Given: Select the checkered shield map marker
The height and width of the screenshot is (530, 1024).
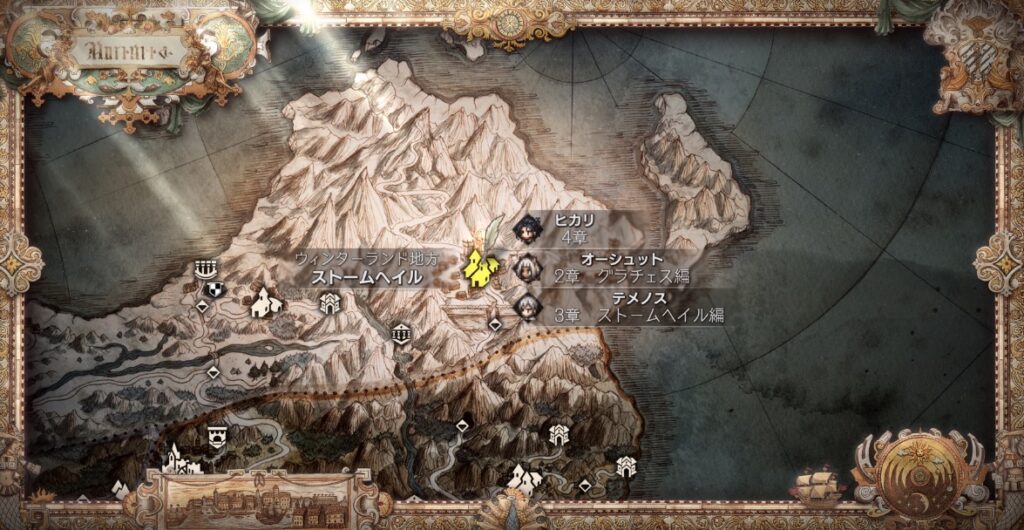Looking at the screenshot, I should (214, 290).
